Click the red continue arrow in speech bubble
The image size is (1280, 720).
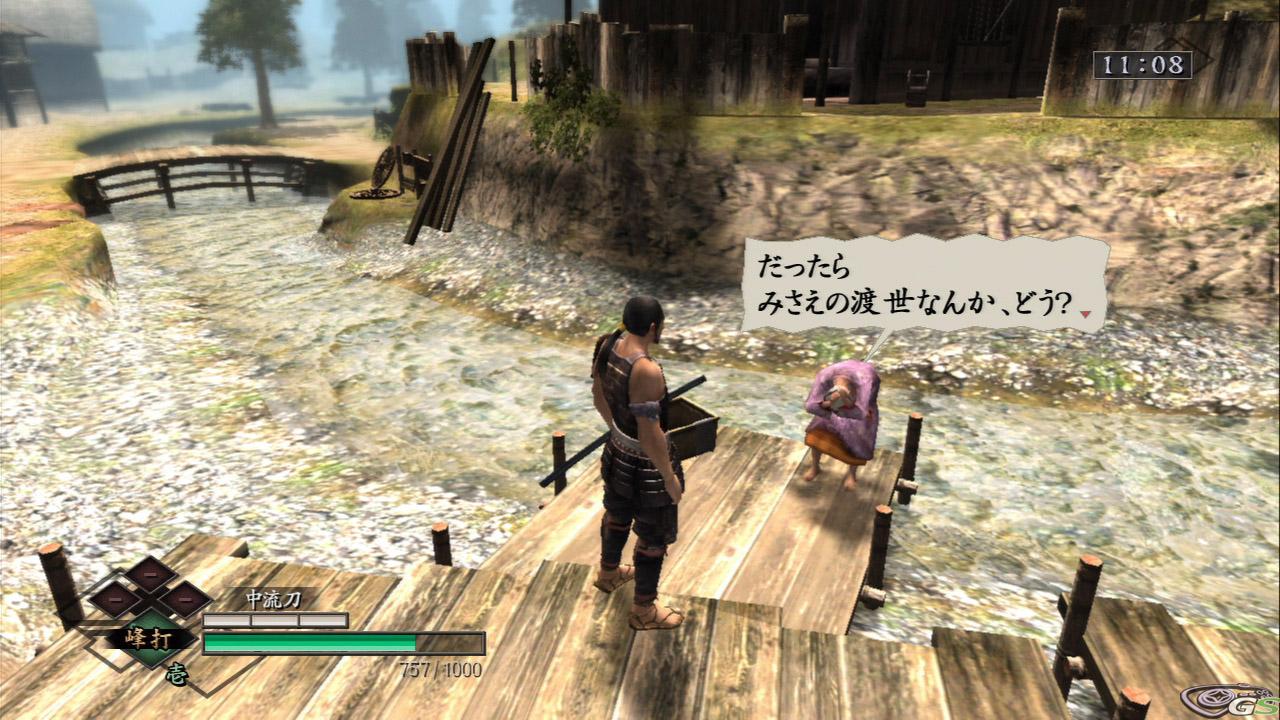(x=1085, y=314)
